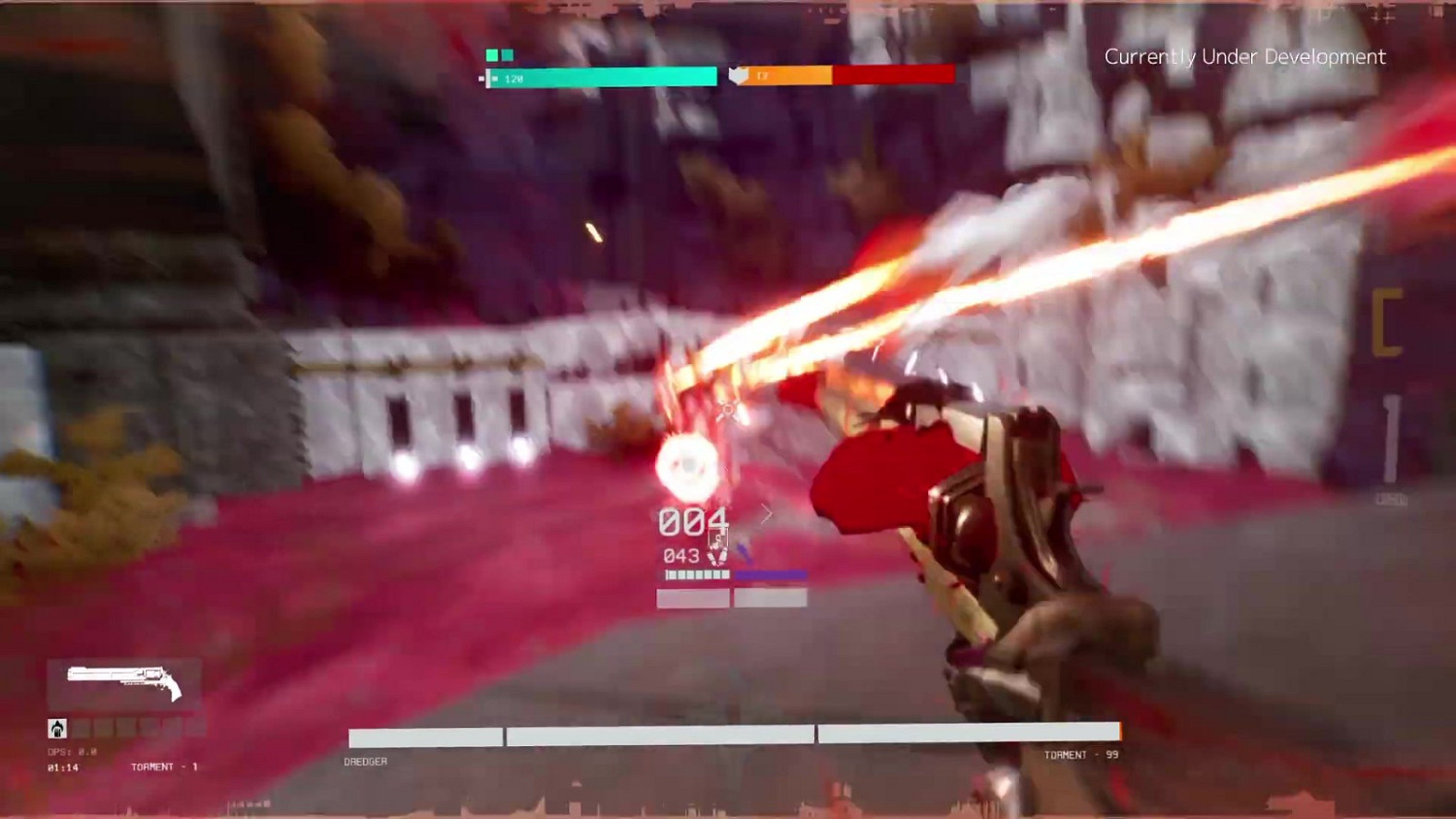Click the Currently Under Development banner
The image size is (1456, 819).
(1243, 56)
